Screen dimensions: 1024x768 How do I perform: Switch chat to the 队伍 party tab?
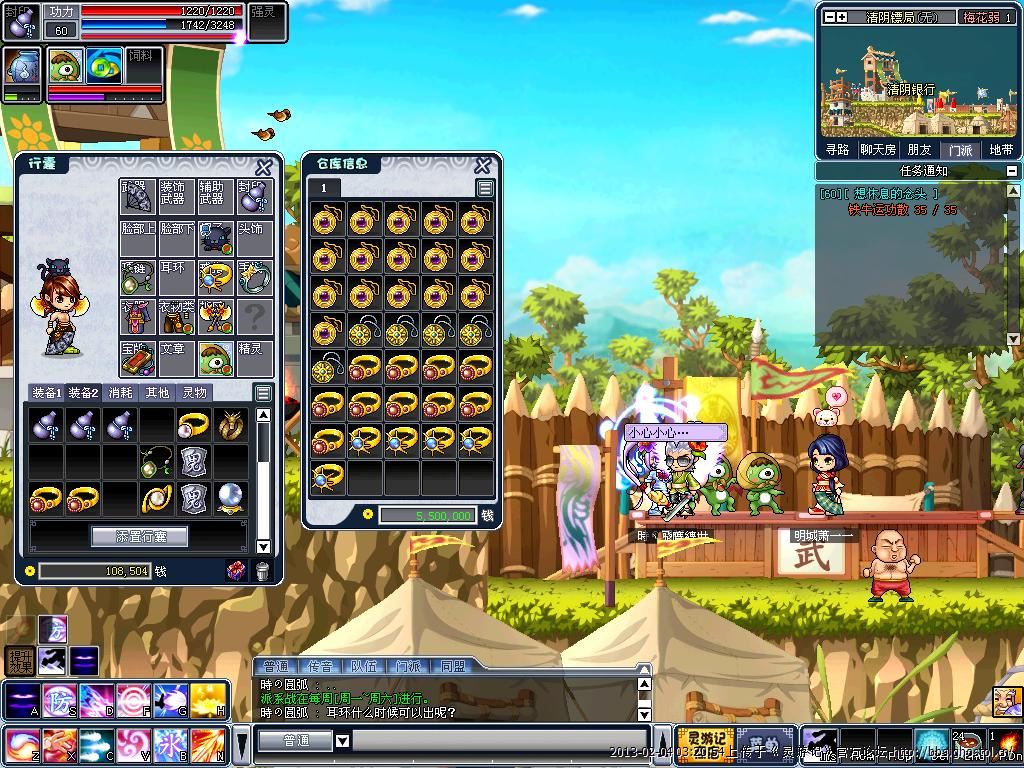click(x=364, y=666)
